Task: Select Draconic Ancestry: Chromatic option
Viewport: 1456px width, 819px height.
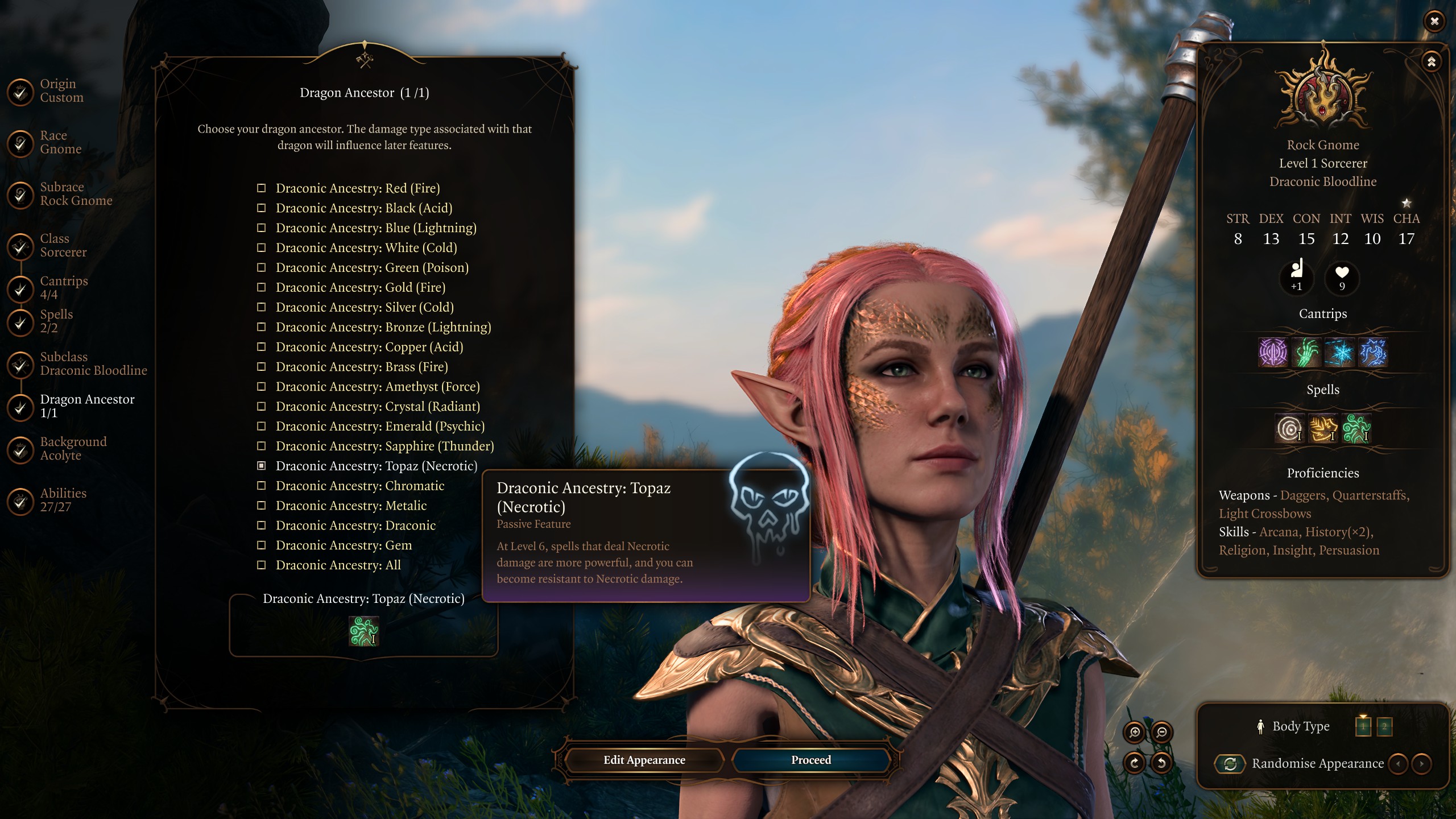Action: (359, 486)
